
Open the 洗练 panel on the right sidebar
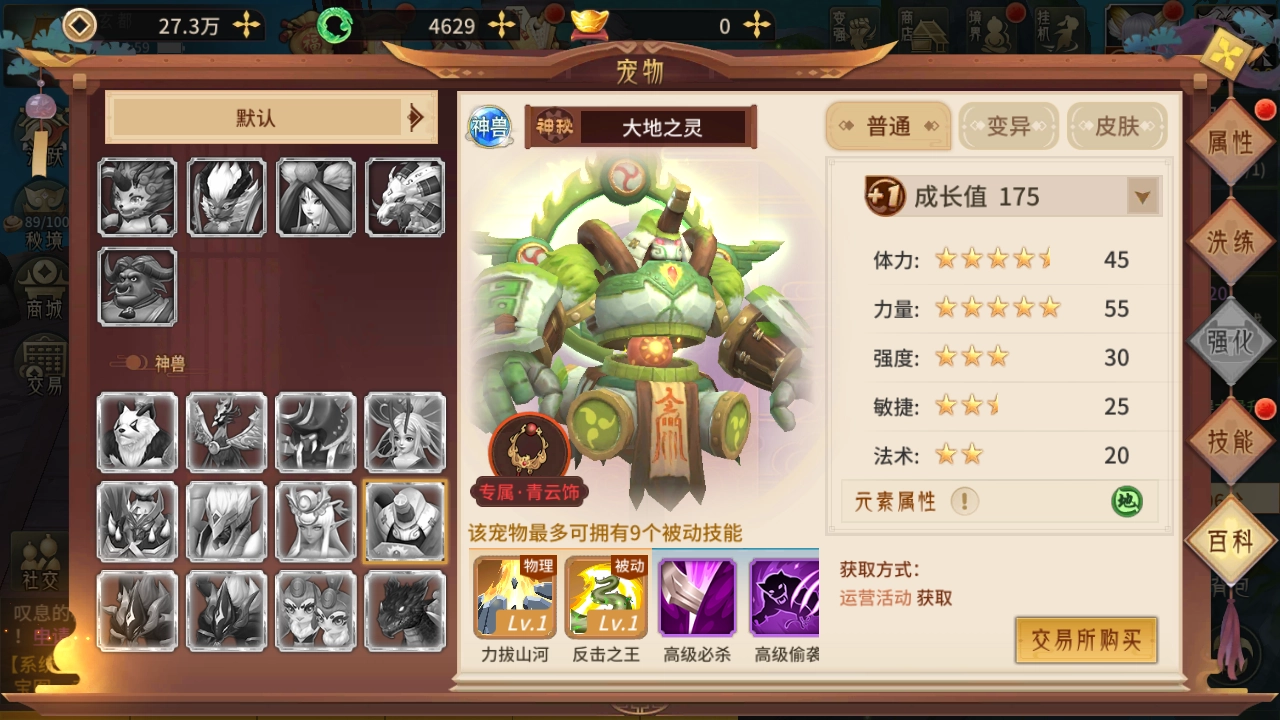click(x=1232, y=240)
